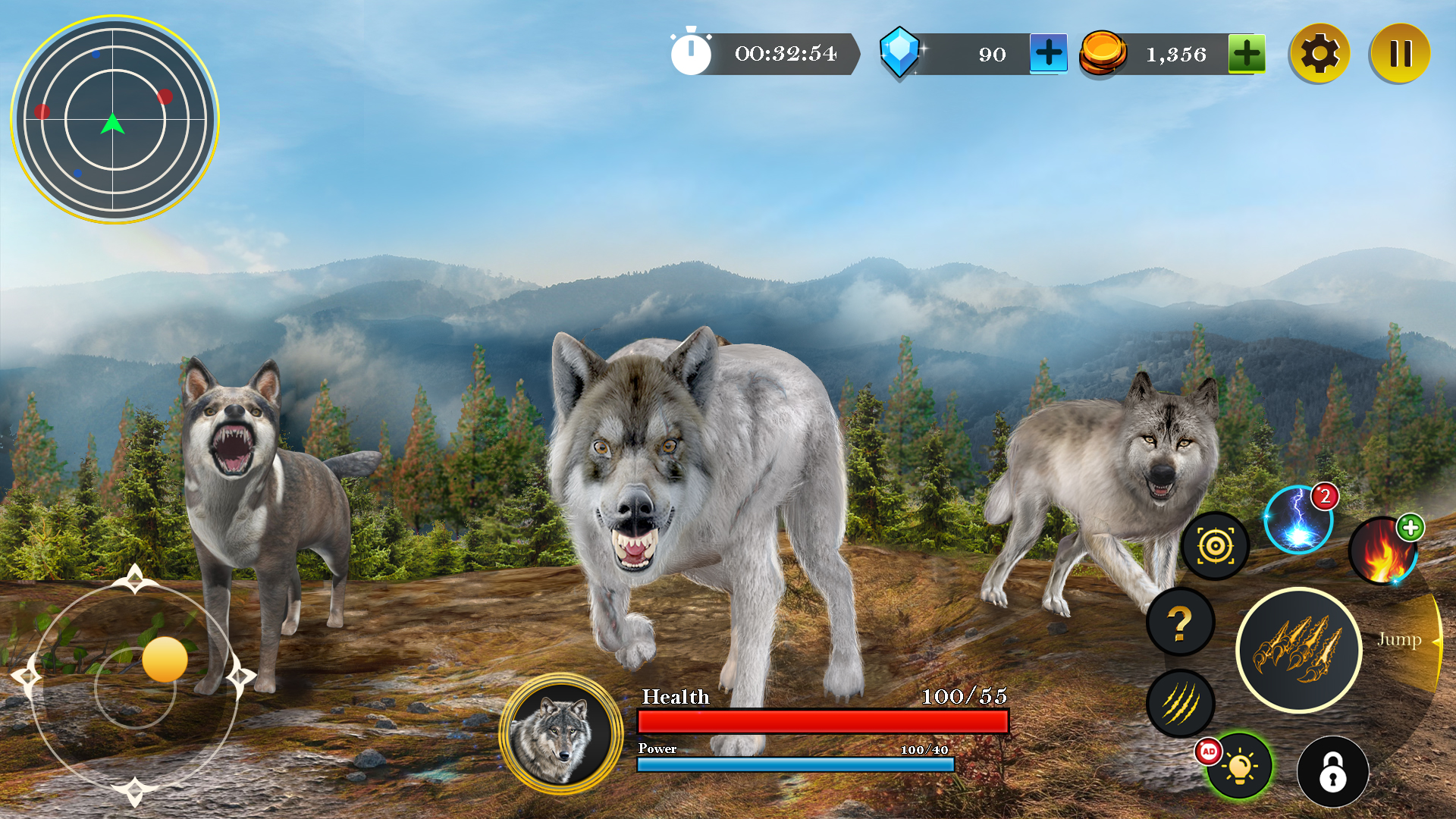The width and height of the screenshot is (1456, 819).
Task: Select the claw scratch skill icon
Action: pyautogui.click(x=1179, y=704)
